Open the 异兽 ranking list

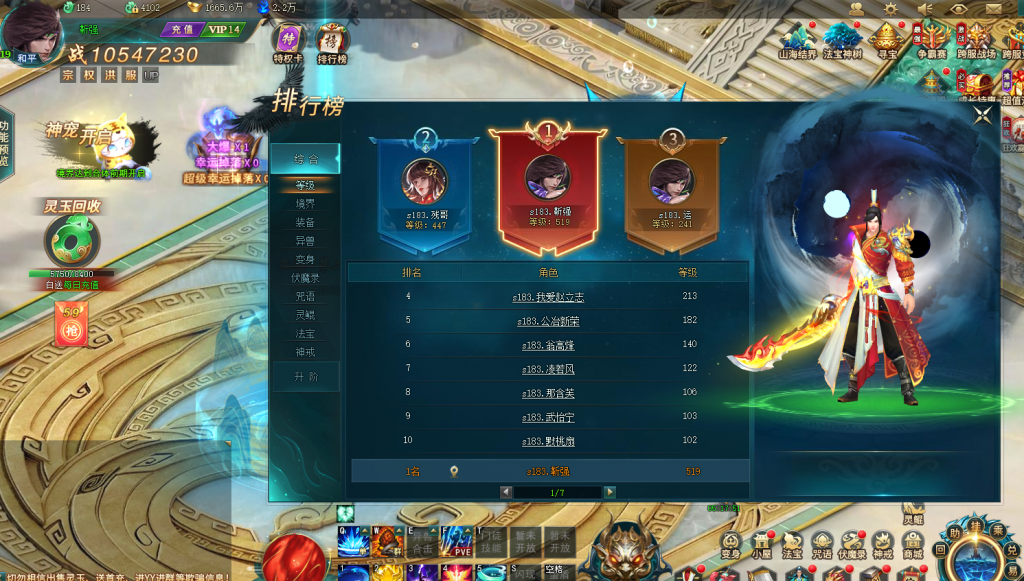[305, 241]
